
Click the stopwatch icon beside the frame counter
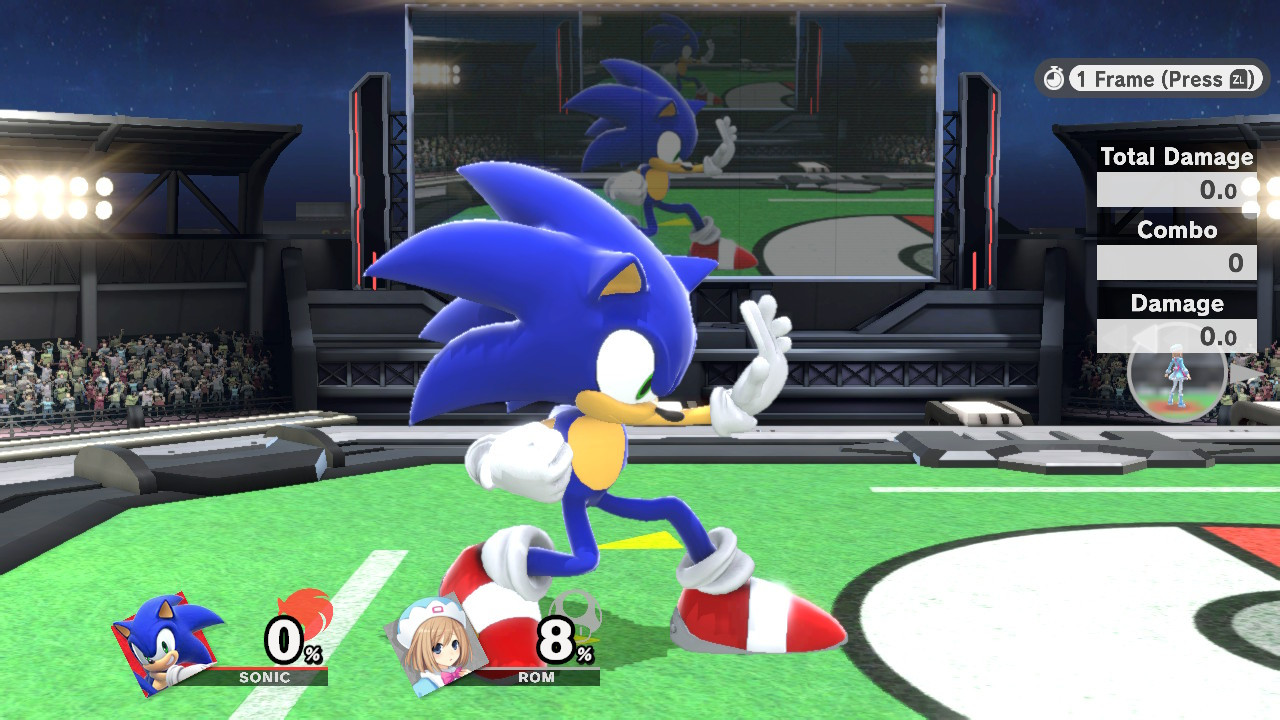[x=1053, y=79]
